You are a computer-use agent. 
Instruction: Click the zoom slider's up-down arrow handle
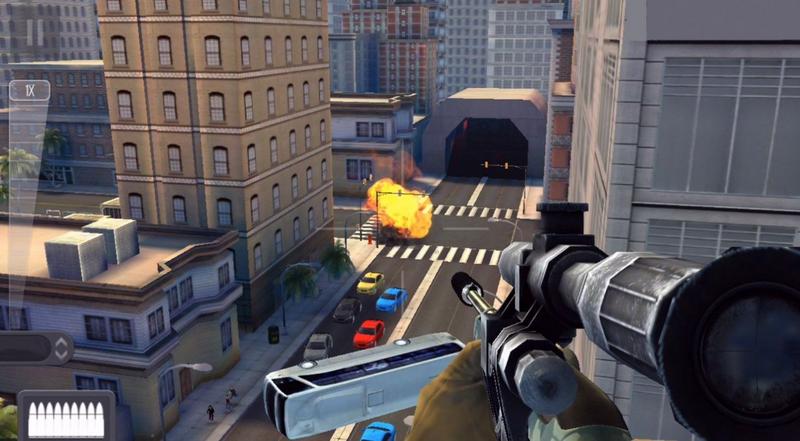pos(61,349)
